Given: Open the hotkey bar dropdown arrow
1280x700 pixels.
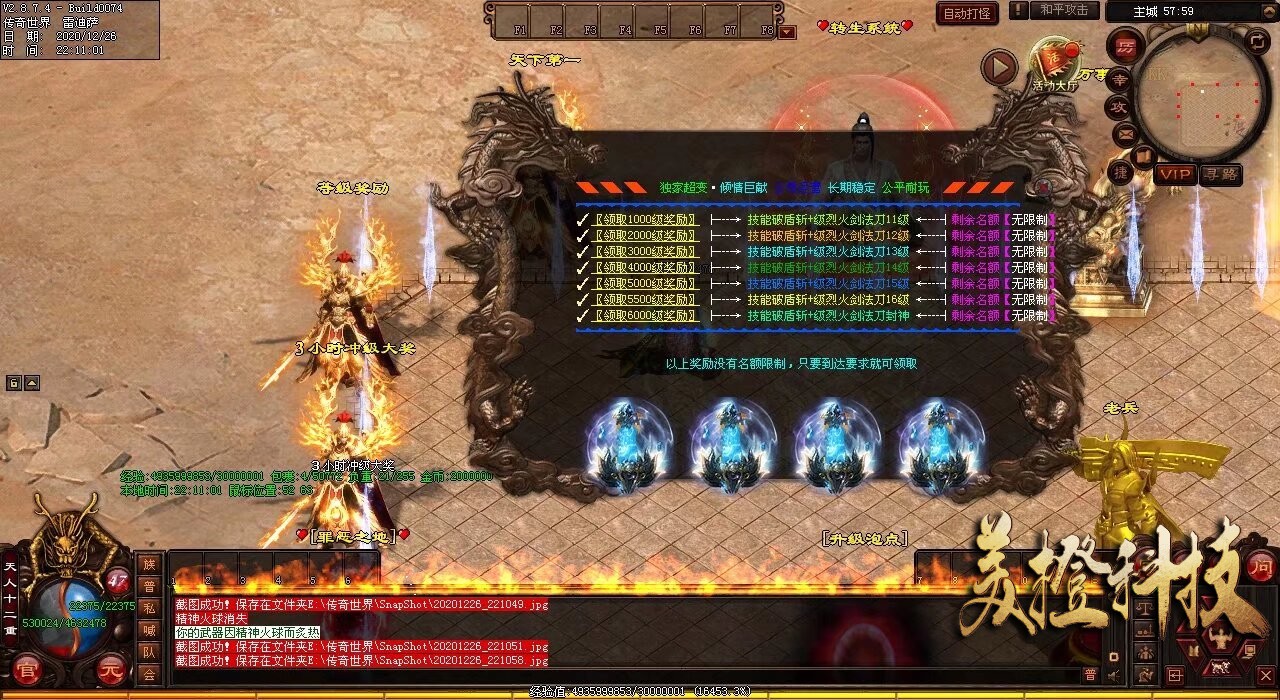Looking at the screenshot, I should tap(787, 31).
